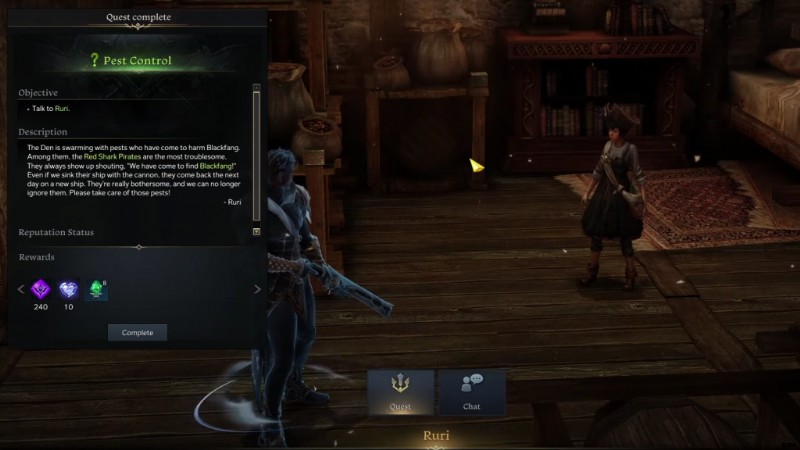
Task: Select the purple diamond reward icon
Action: (41, 290)
